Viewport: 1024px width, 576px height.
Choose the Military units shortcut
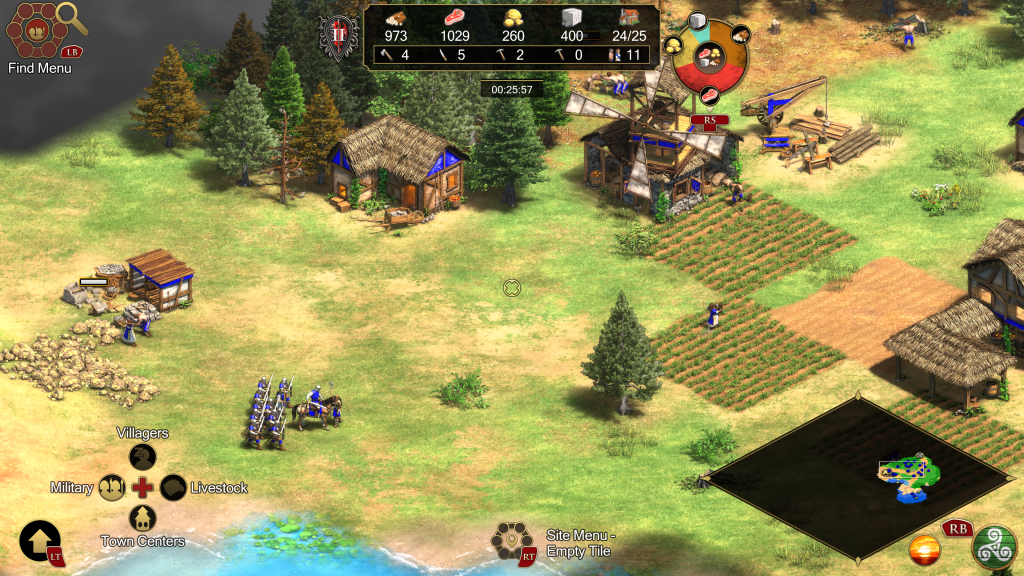tap(112, 488)
